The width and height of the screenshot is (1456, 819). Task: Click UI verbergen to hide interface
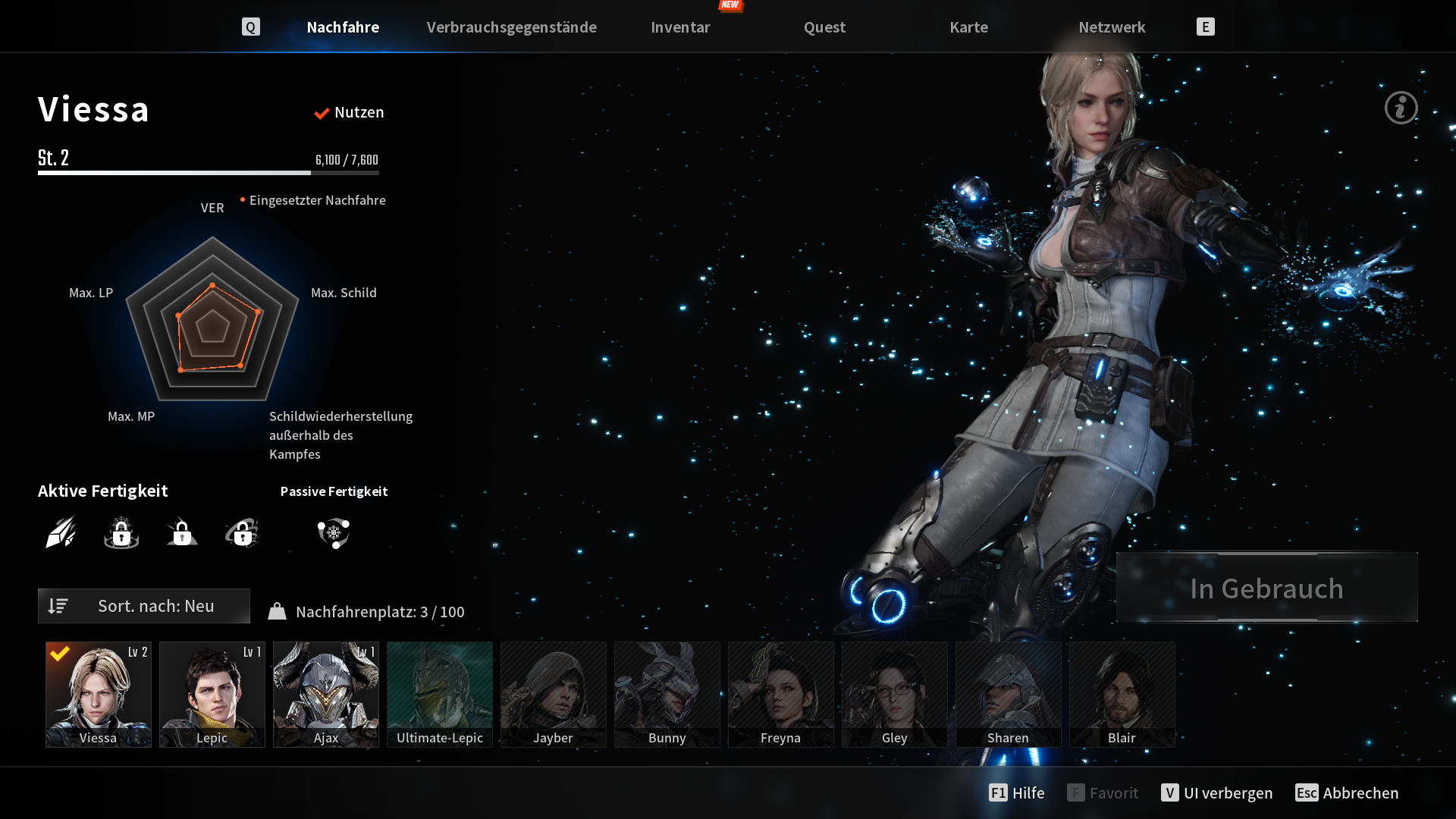(1217, 792)
